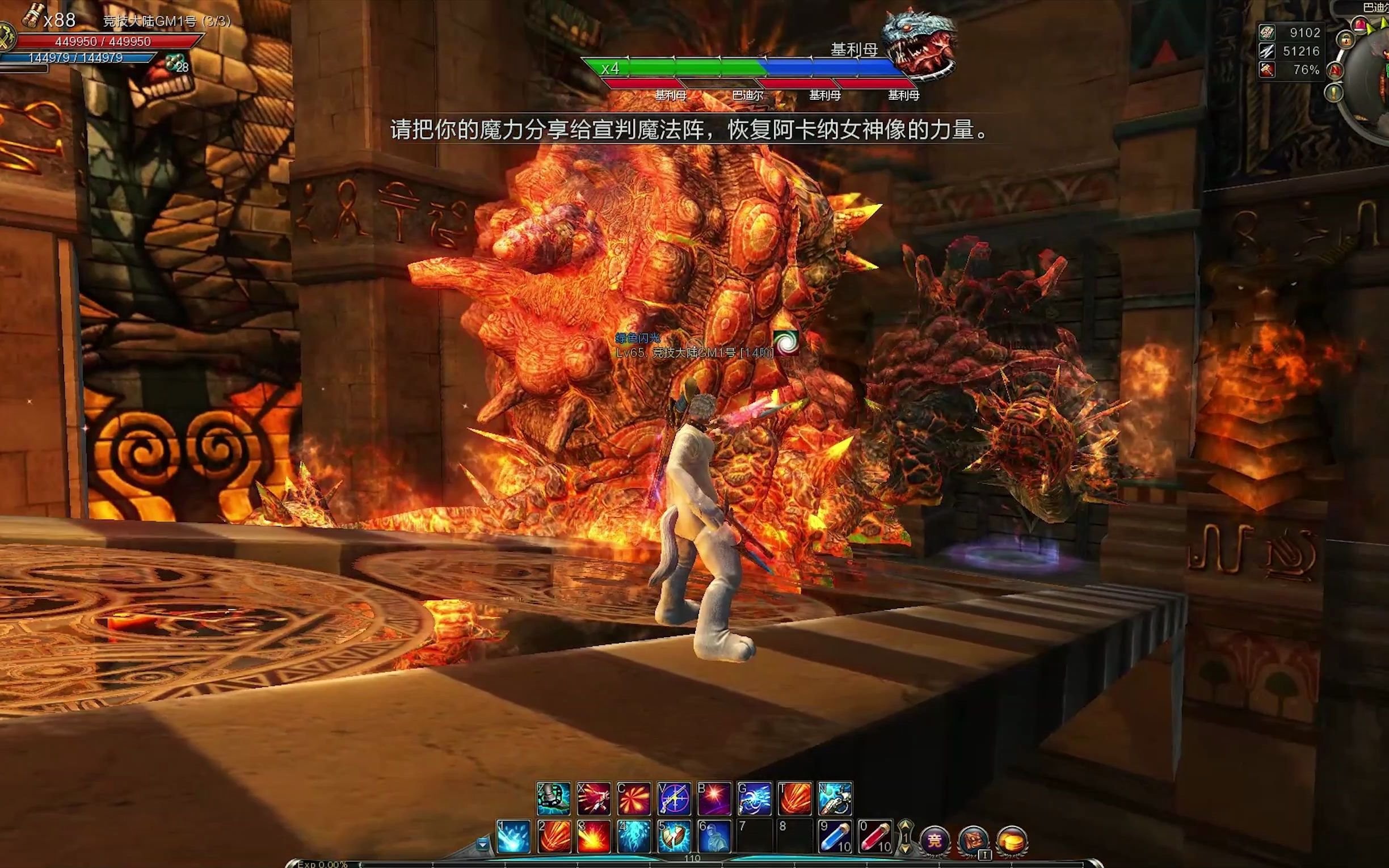Open the exclamation mark button by the minimap
1389x868 pixels.
1334,92
